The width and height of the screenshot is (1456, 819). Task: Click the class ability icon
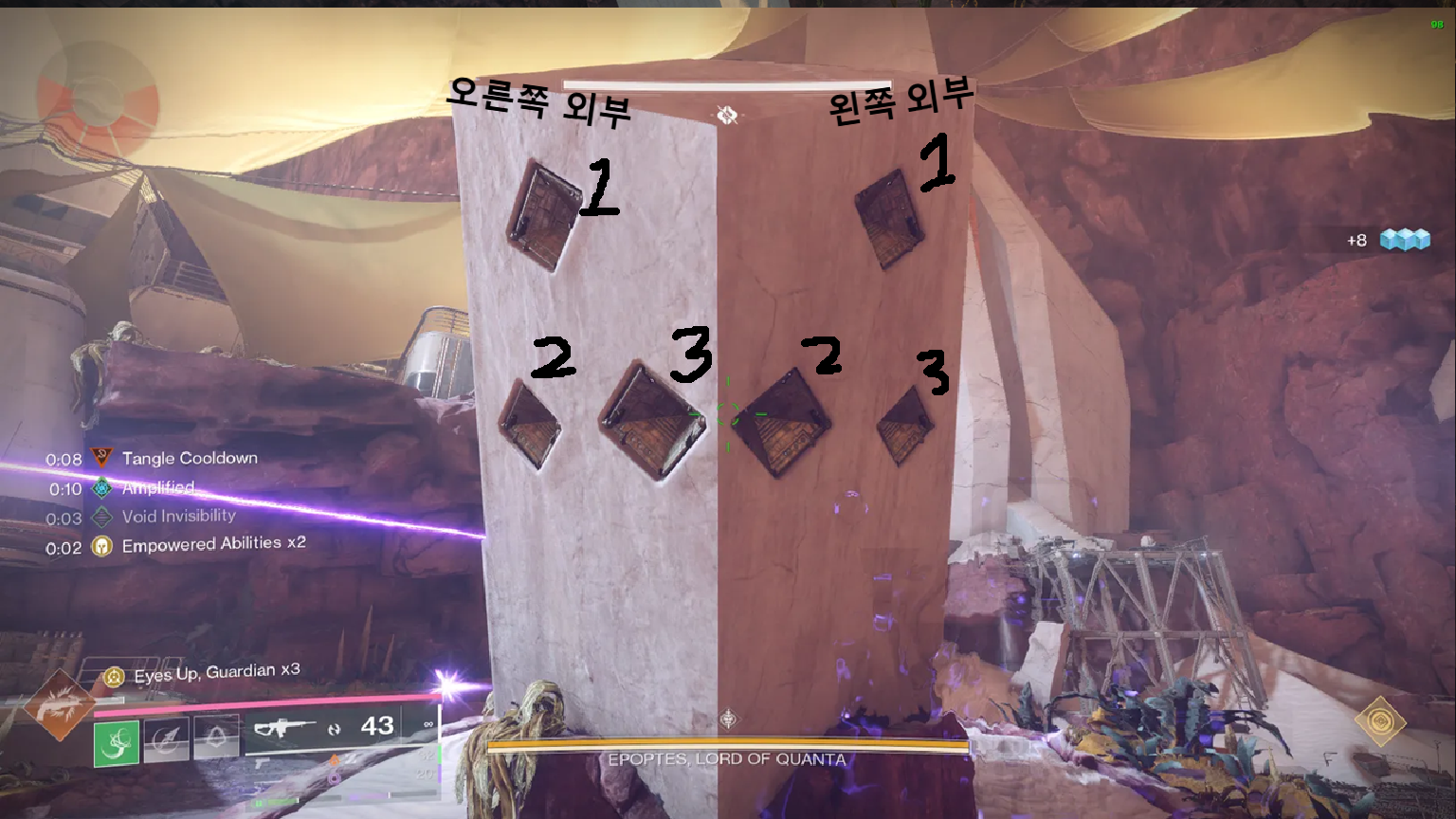tap(217, 737)
